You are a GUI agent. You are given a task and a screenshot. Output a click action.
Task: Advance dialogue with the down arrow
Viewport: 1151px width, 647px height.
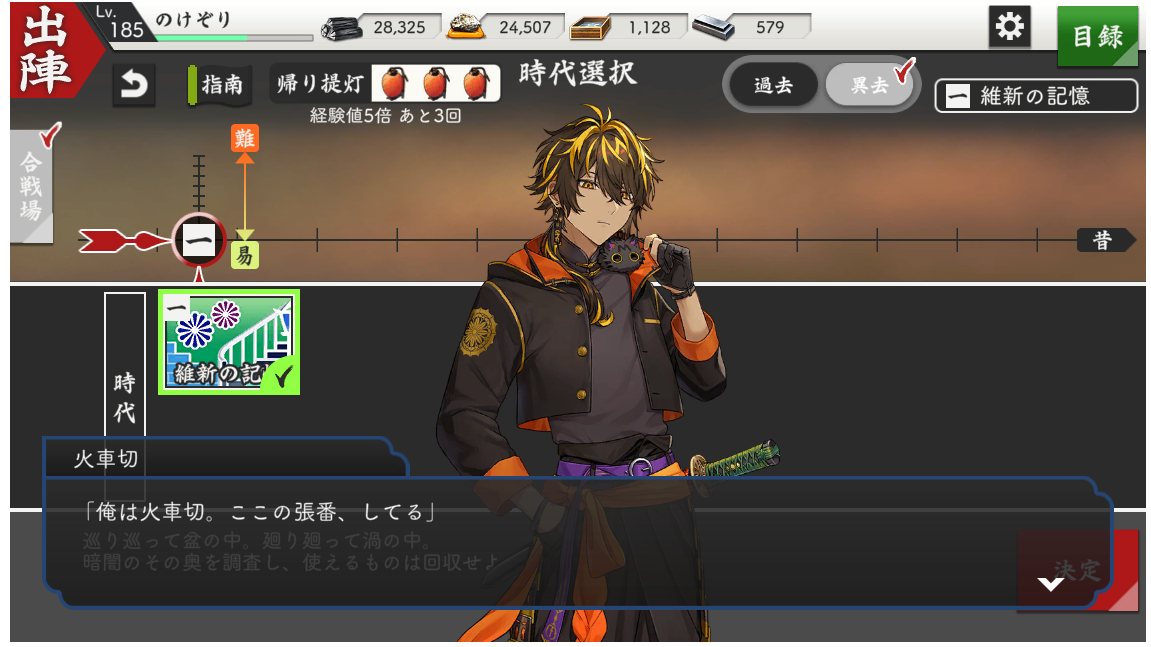coord(1050,583)
